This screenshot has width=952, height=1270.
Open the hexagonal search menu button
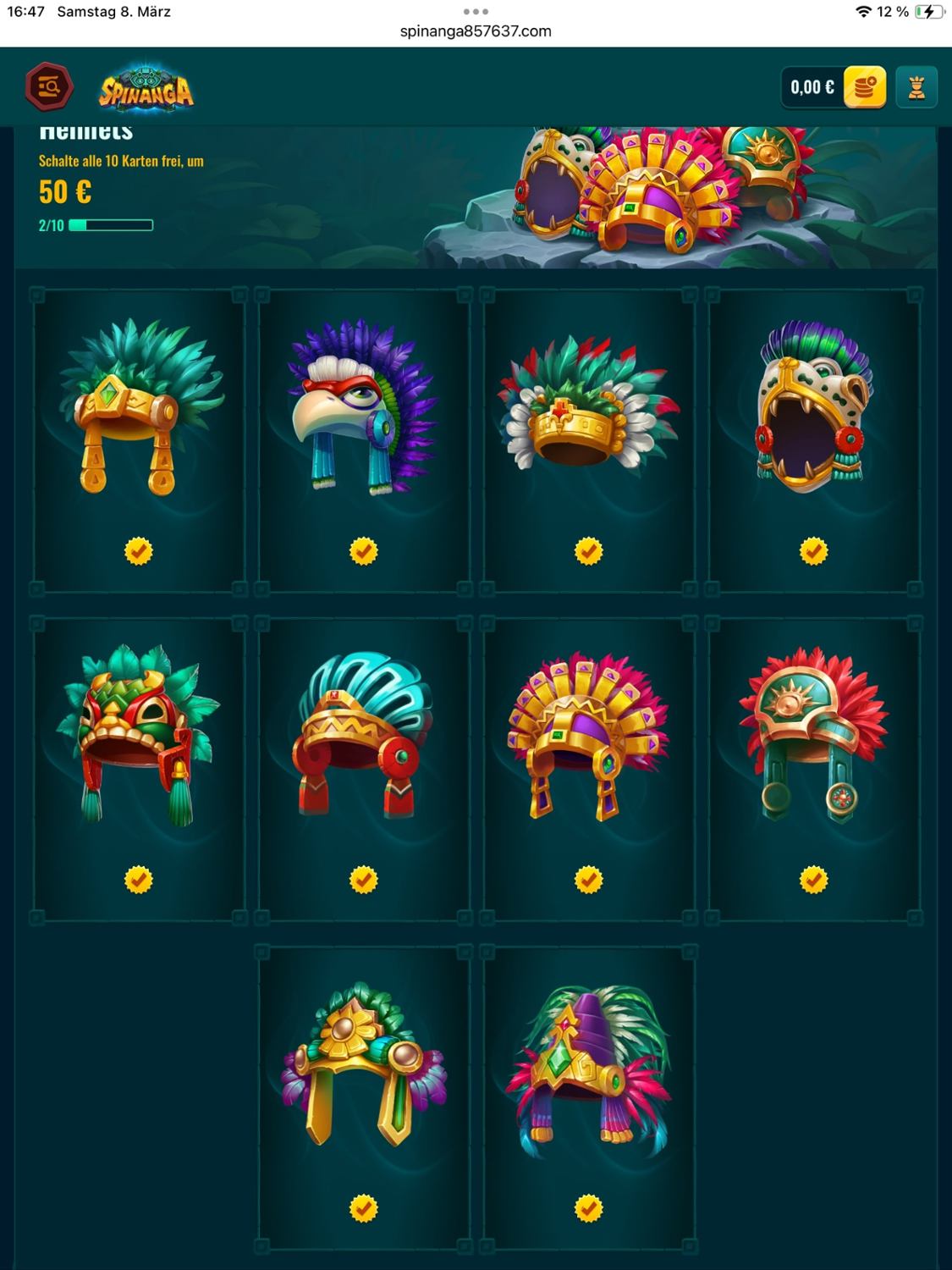pos(49,87)
